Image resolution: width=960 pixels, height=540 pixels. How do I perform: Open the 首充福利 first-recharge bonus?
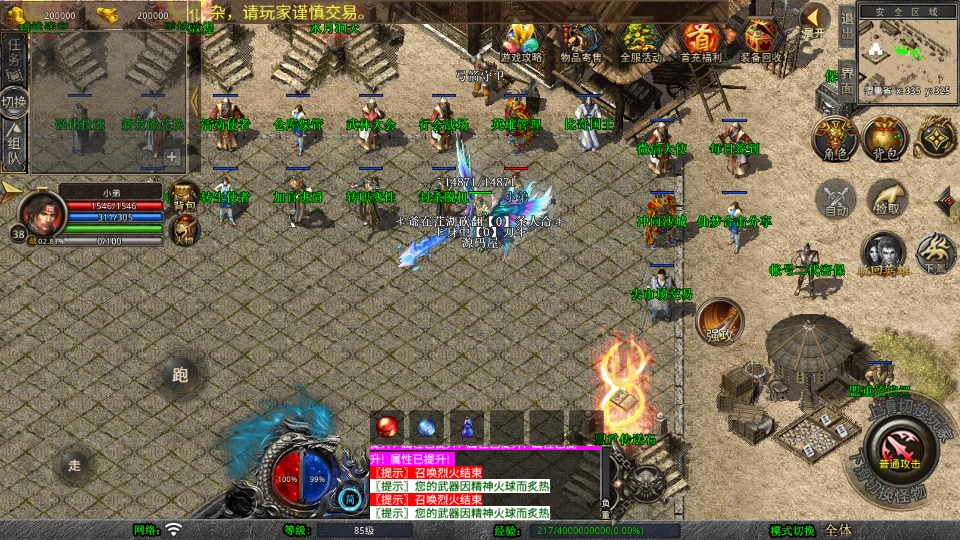tap(702, 40)
